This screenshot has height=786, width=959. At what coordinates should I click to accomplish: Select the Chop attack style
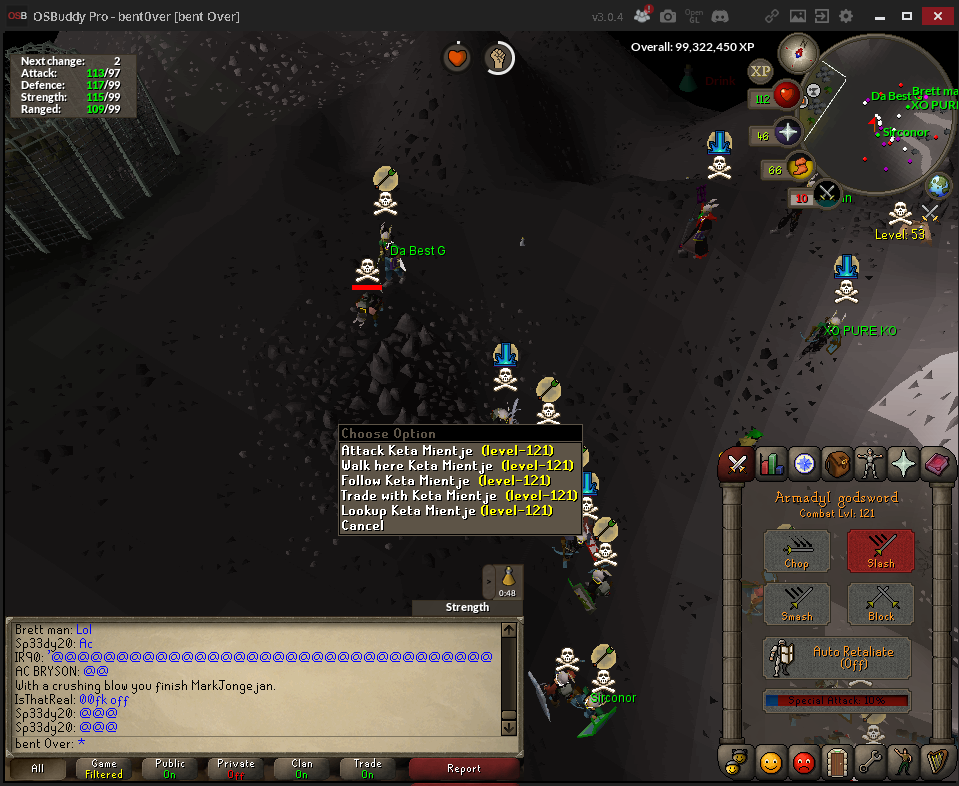click(797, 551)
